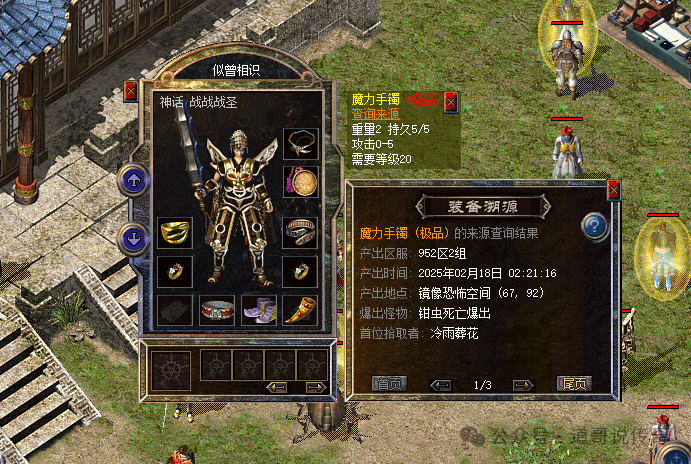Viewport: 691px width, 464px height.
Task: Close the 似曾相识 character equipment panel
Action: pos(130,91)
